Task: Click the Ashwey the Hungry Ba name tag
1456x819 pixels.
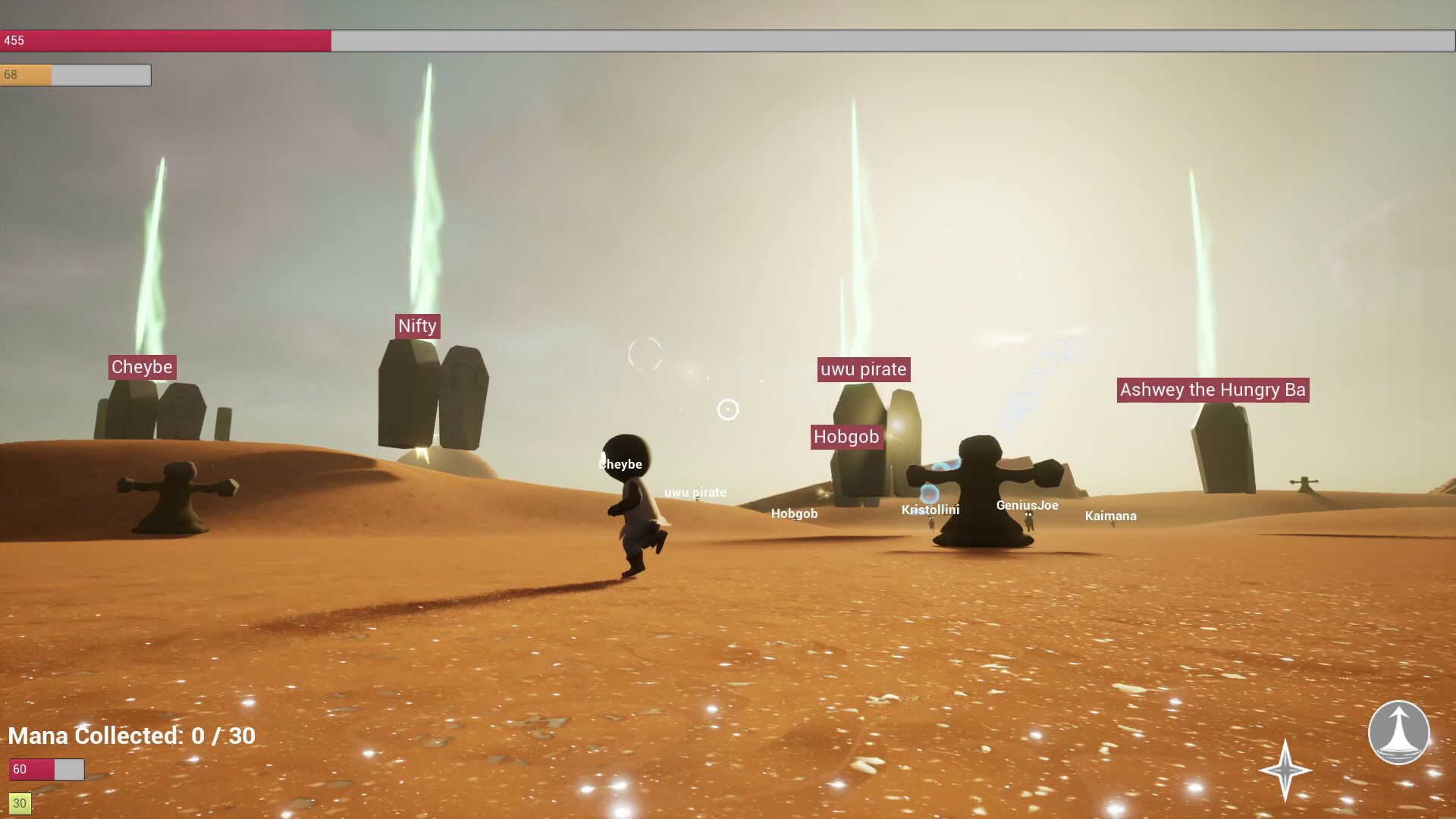Action: pos(1212,390)
